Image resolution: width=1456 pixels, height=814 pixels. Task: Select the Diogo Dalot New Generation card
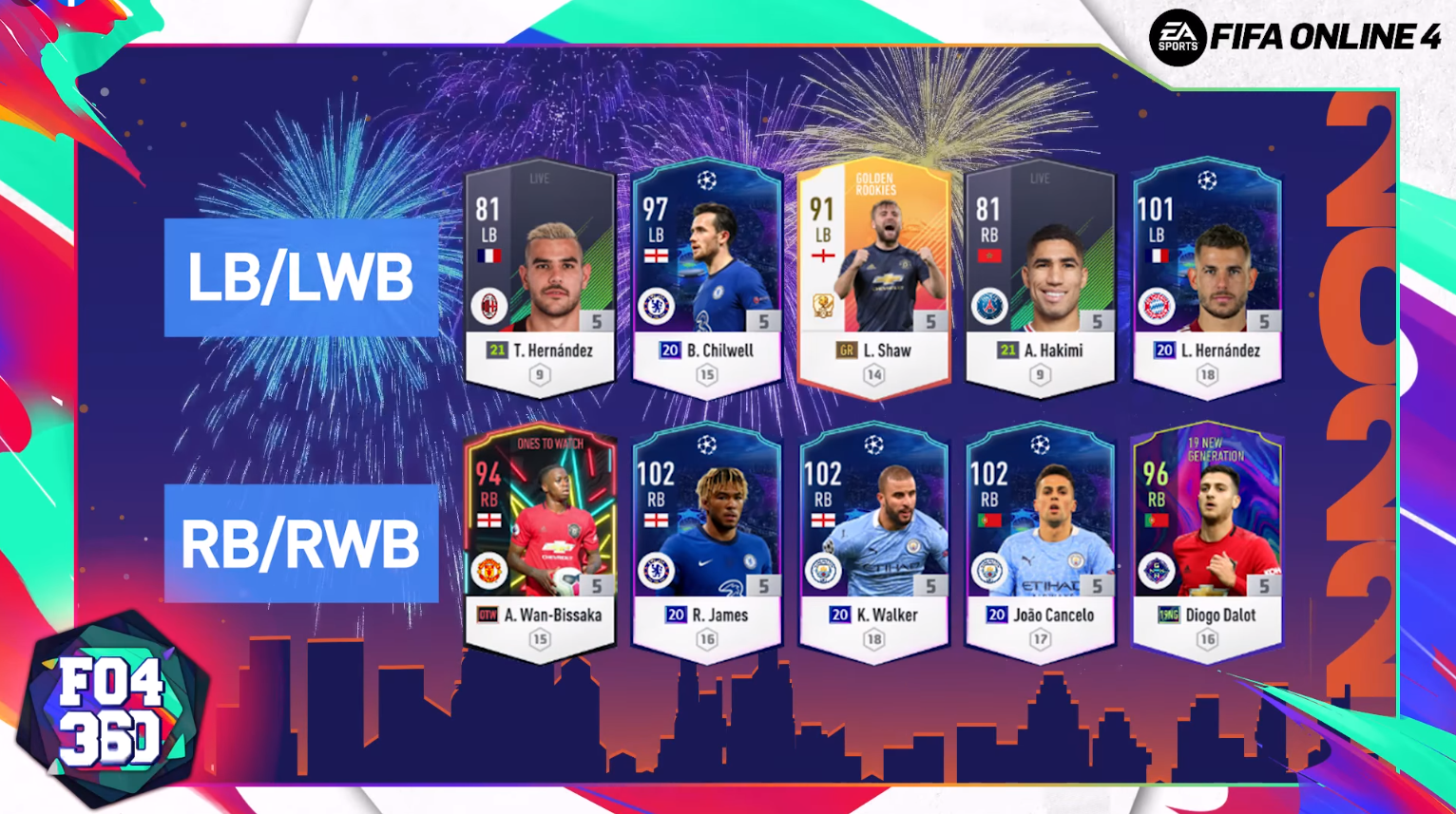click(1207, 540)
